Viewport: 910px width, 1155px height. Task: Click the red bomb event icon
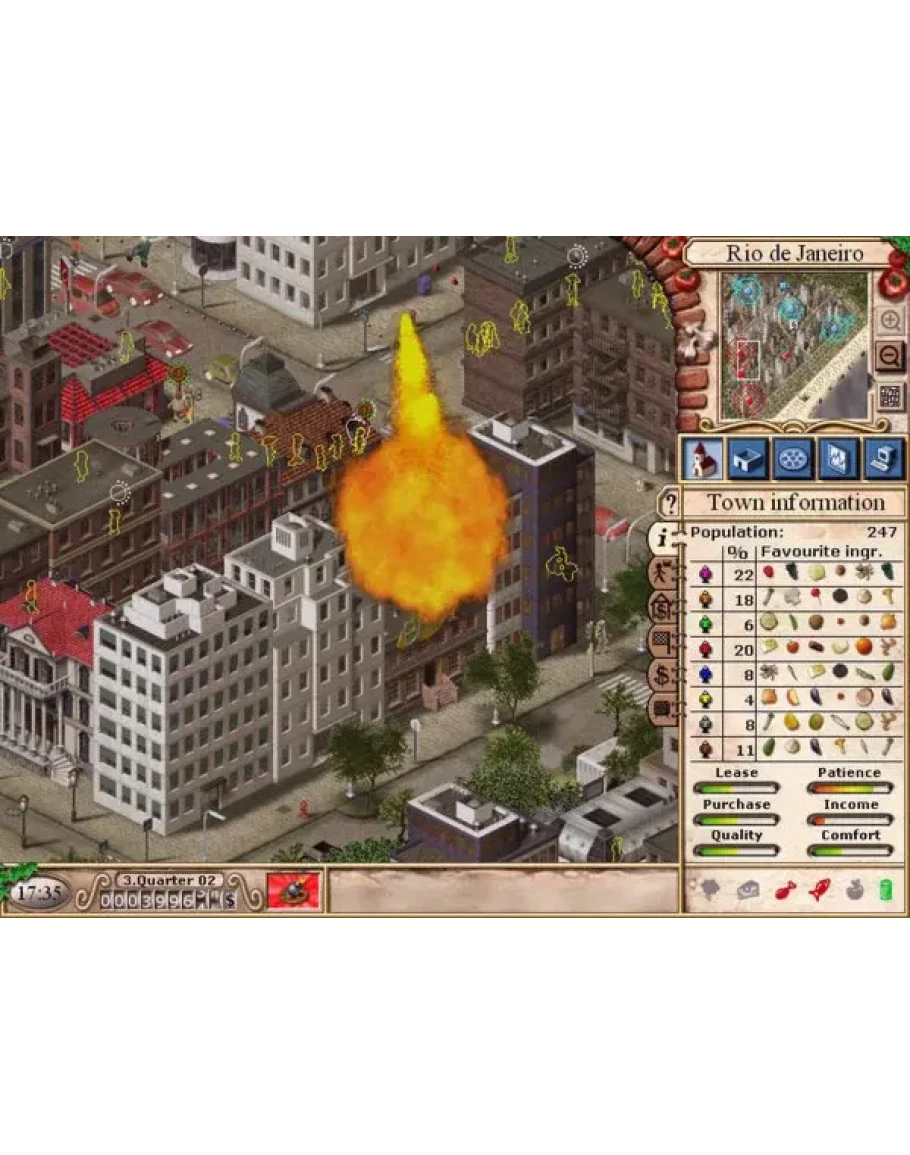click(x=294, y=890)
